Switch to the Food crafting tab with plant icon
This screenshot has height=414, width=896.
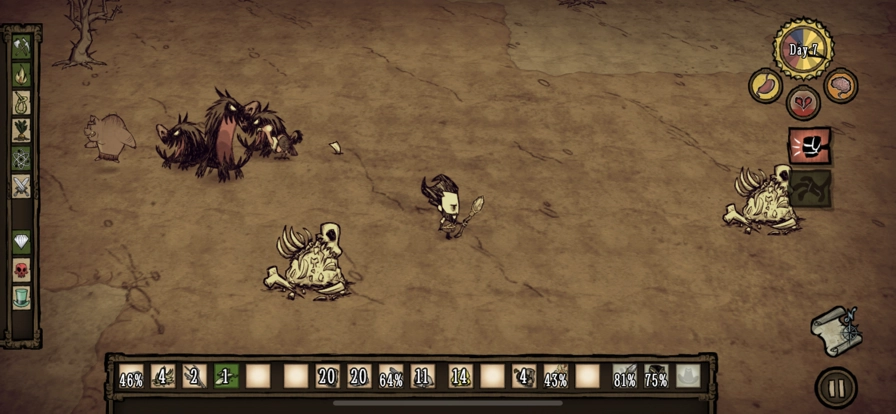tap(21, 130)
